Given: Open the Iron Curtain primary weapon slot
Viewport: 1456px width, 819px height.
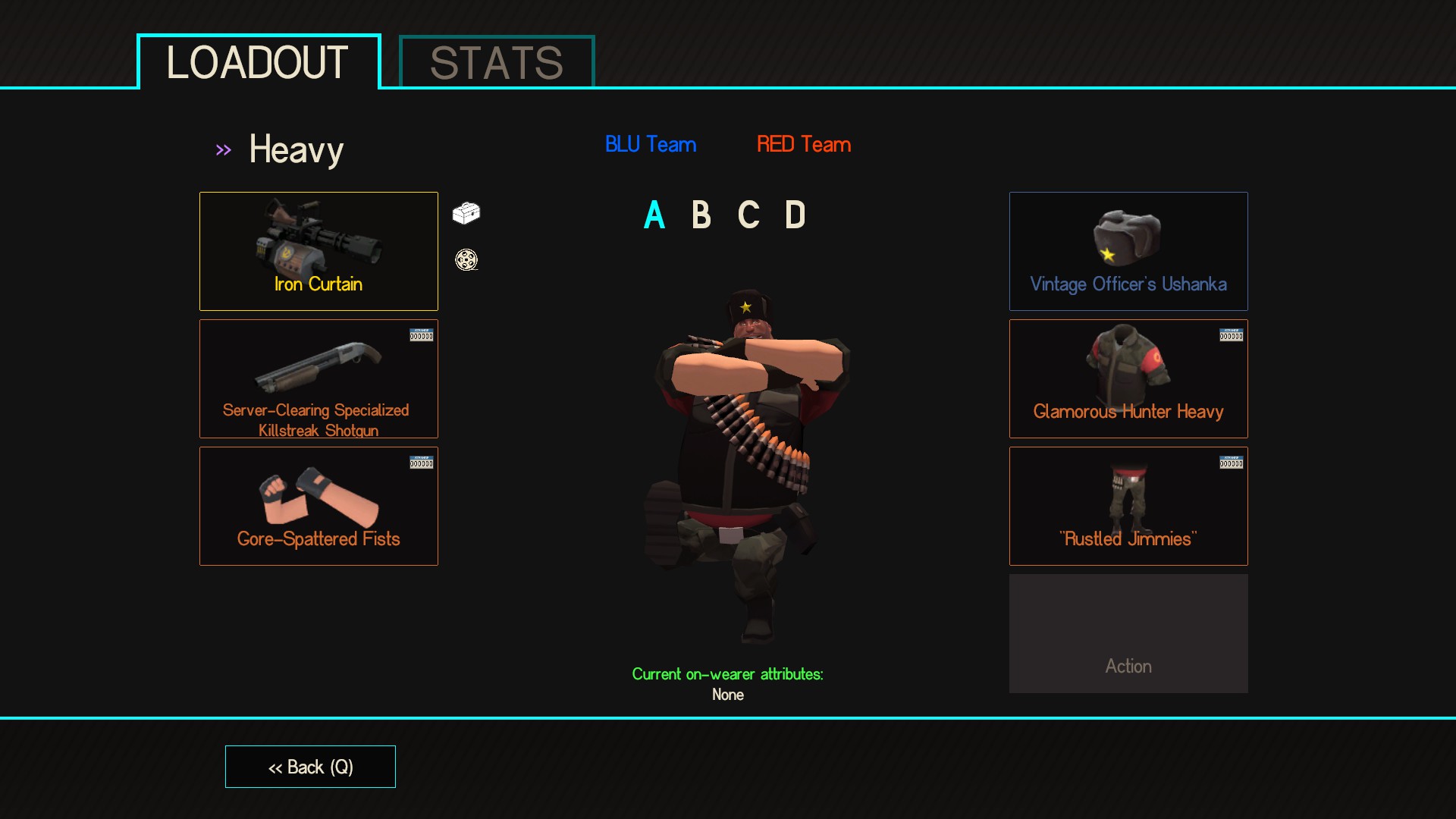Looking at the screenshot, I should (318, 251).
